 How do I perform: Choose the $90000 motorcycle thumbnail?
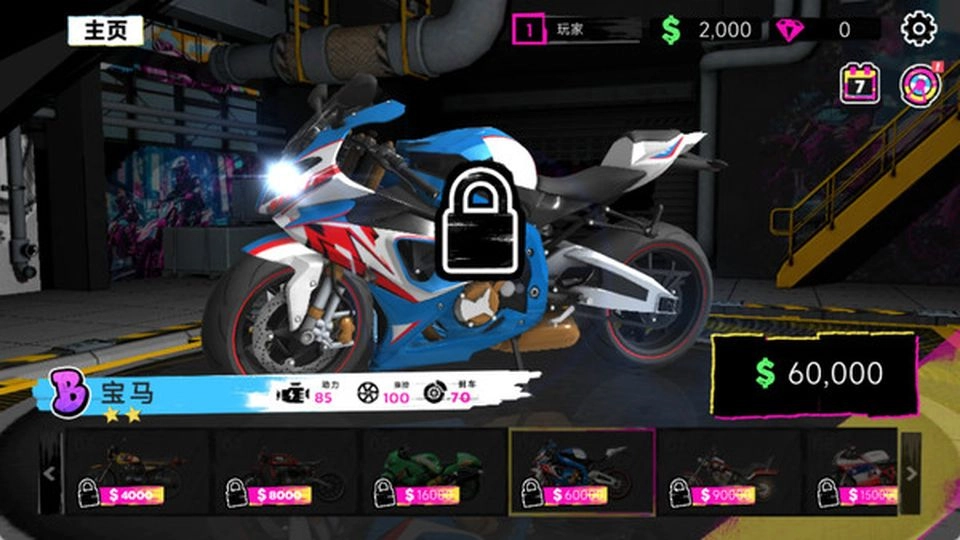729,473
